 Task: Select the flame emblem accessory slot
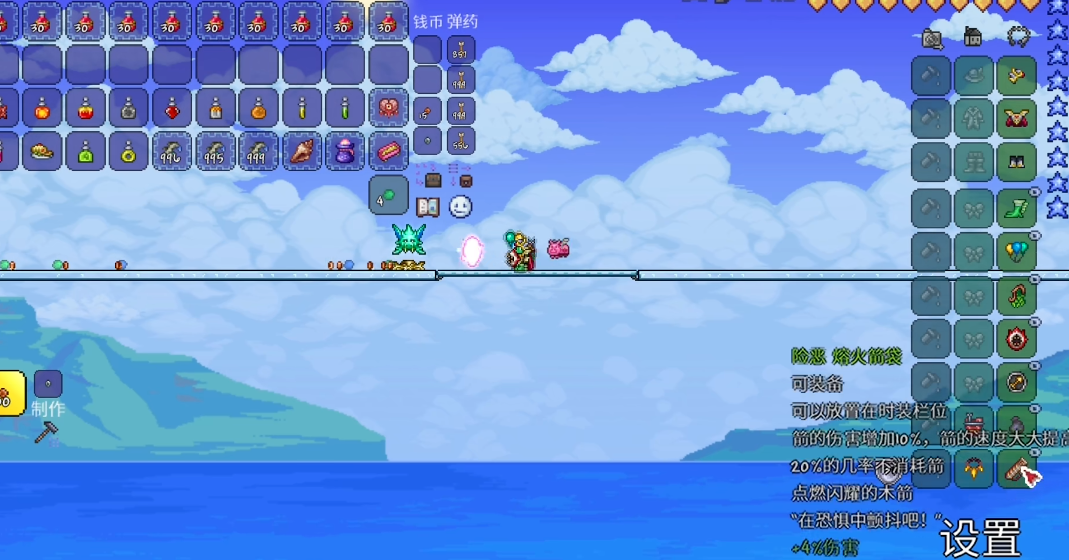1016,338
